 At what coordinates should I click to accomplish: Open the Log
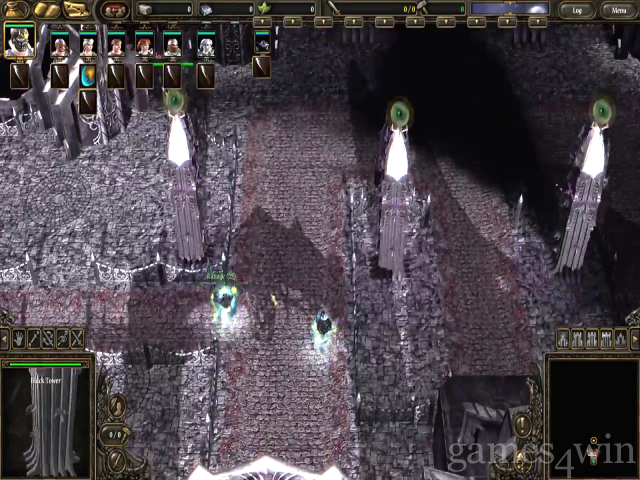pyautogui.click(x=577, y=10)
